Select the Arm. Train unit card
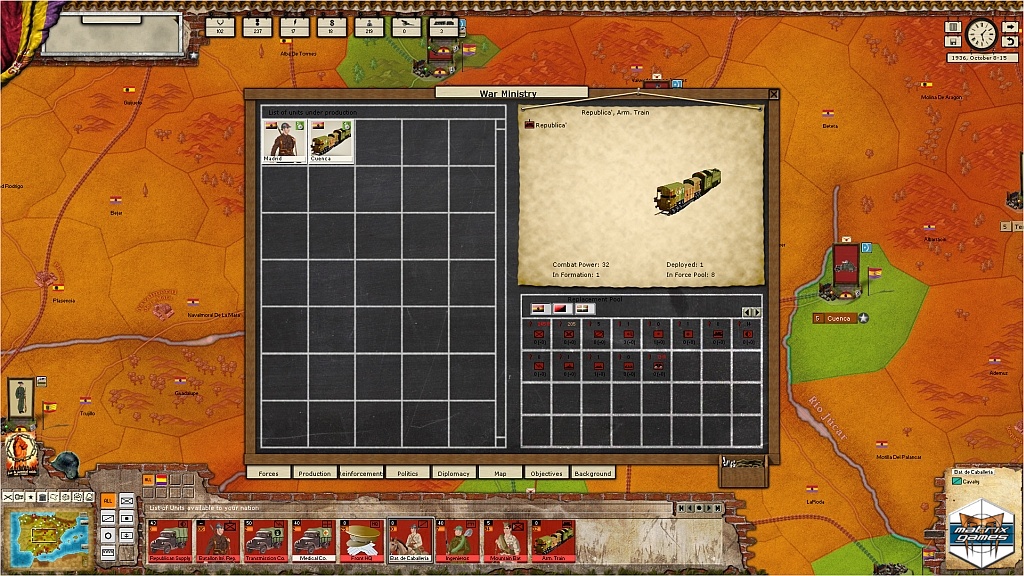The width and height of the screenshot is (1024, 576). [553, 541]
